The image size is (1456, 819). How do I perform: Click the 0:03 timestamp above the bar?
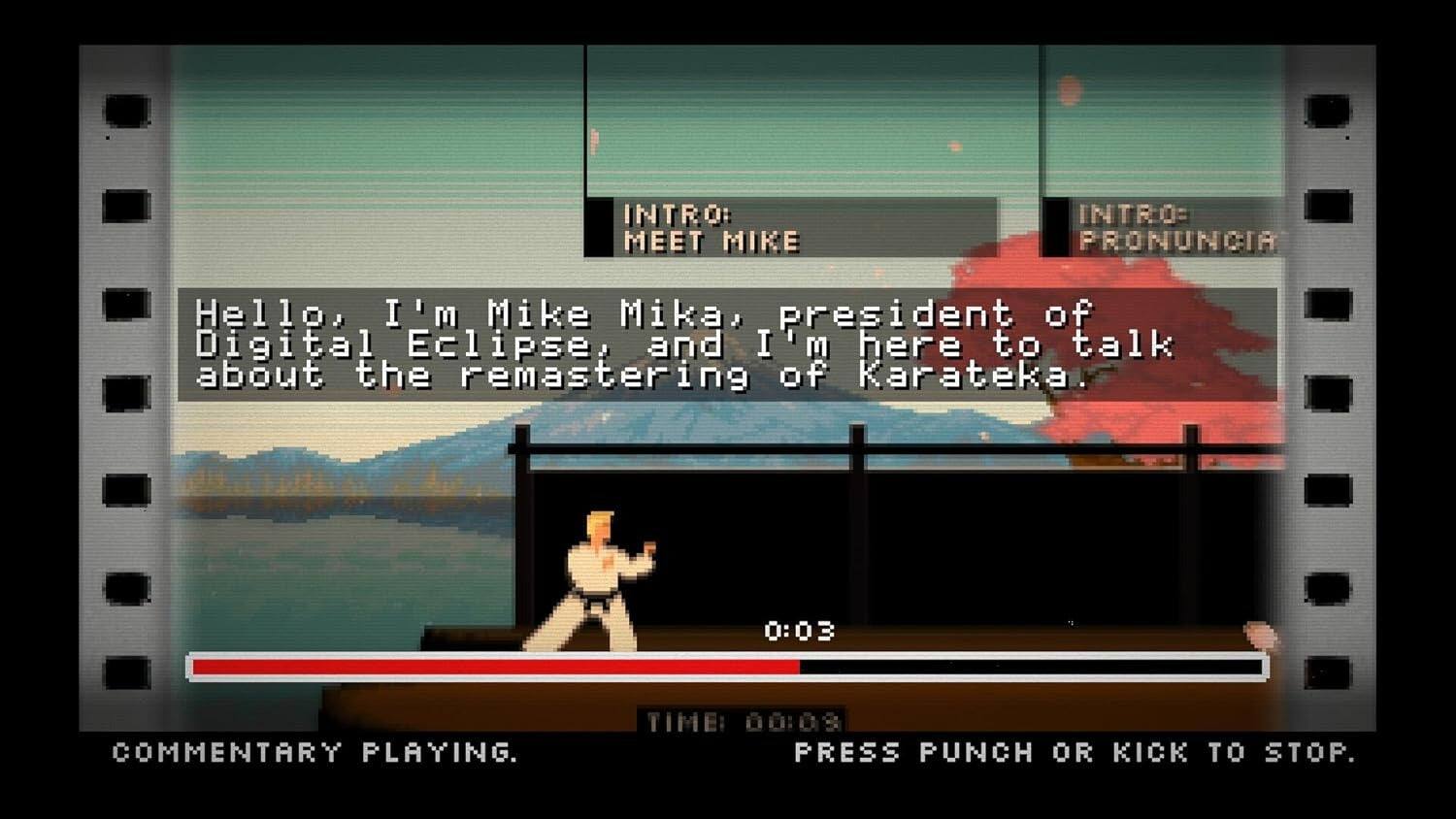pyautogui.click(x=799, y=629)
